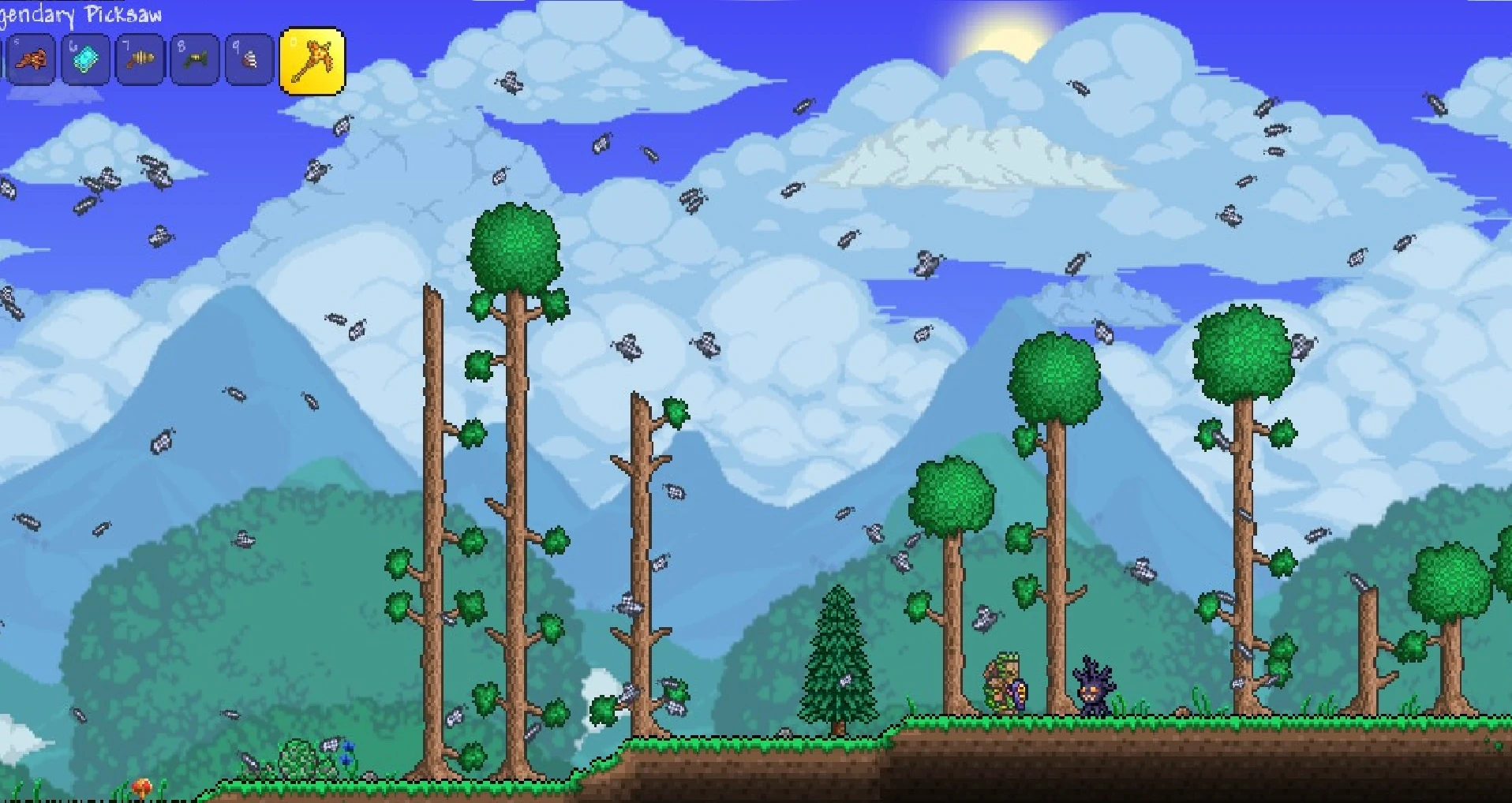Image resolution: width=1512 pixels, height=803 pixels.
Task: Select the Magic Mirror in hotbar slot 6
Action: (x=87, y=59)
